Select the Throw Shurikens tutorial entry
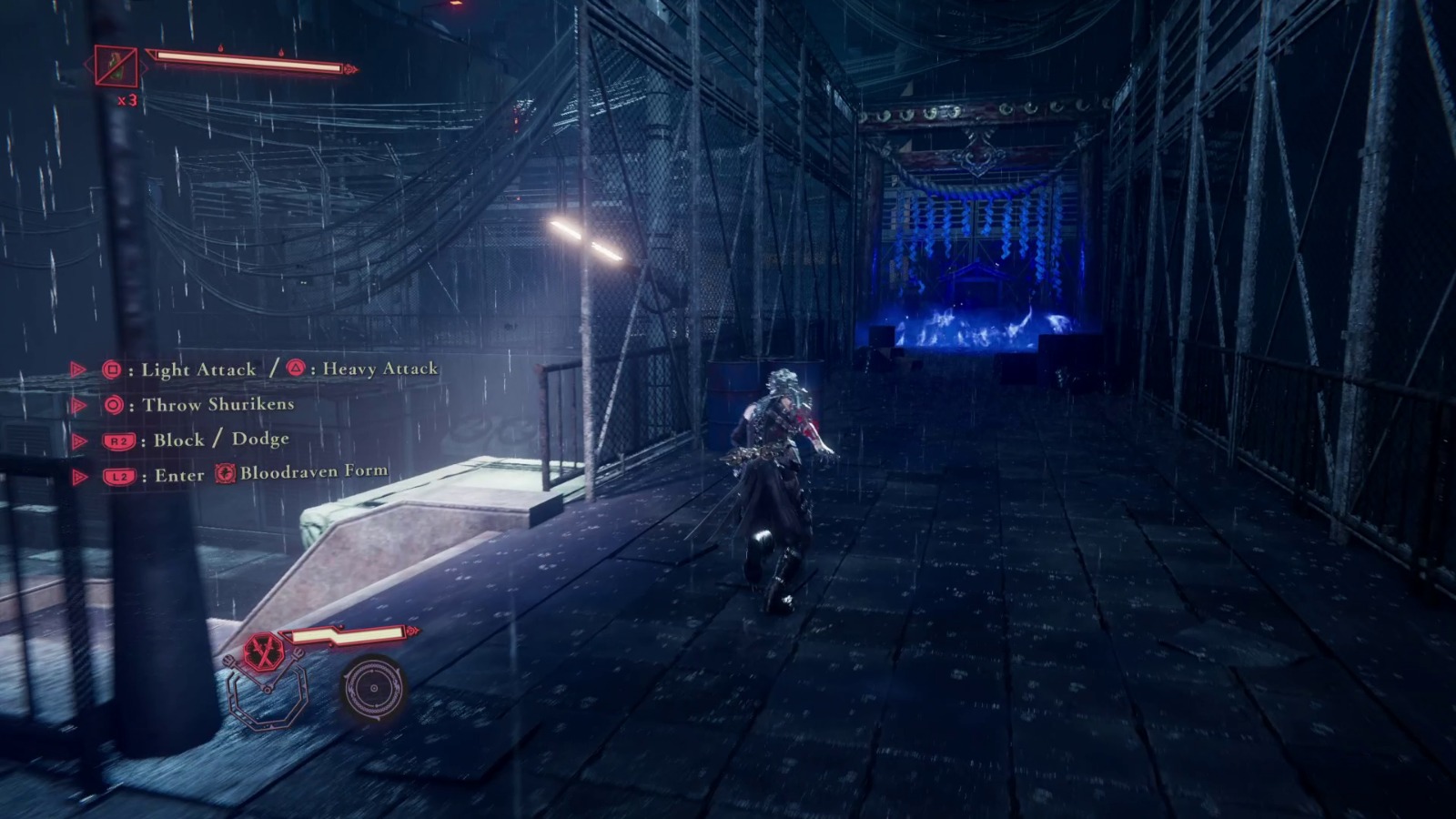This screenshot has height=819, width=1456. pyautogui.click(x=218, y=403)
